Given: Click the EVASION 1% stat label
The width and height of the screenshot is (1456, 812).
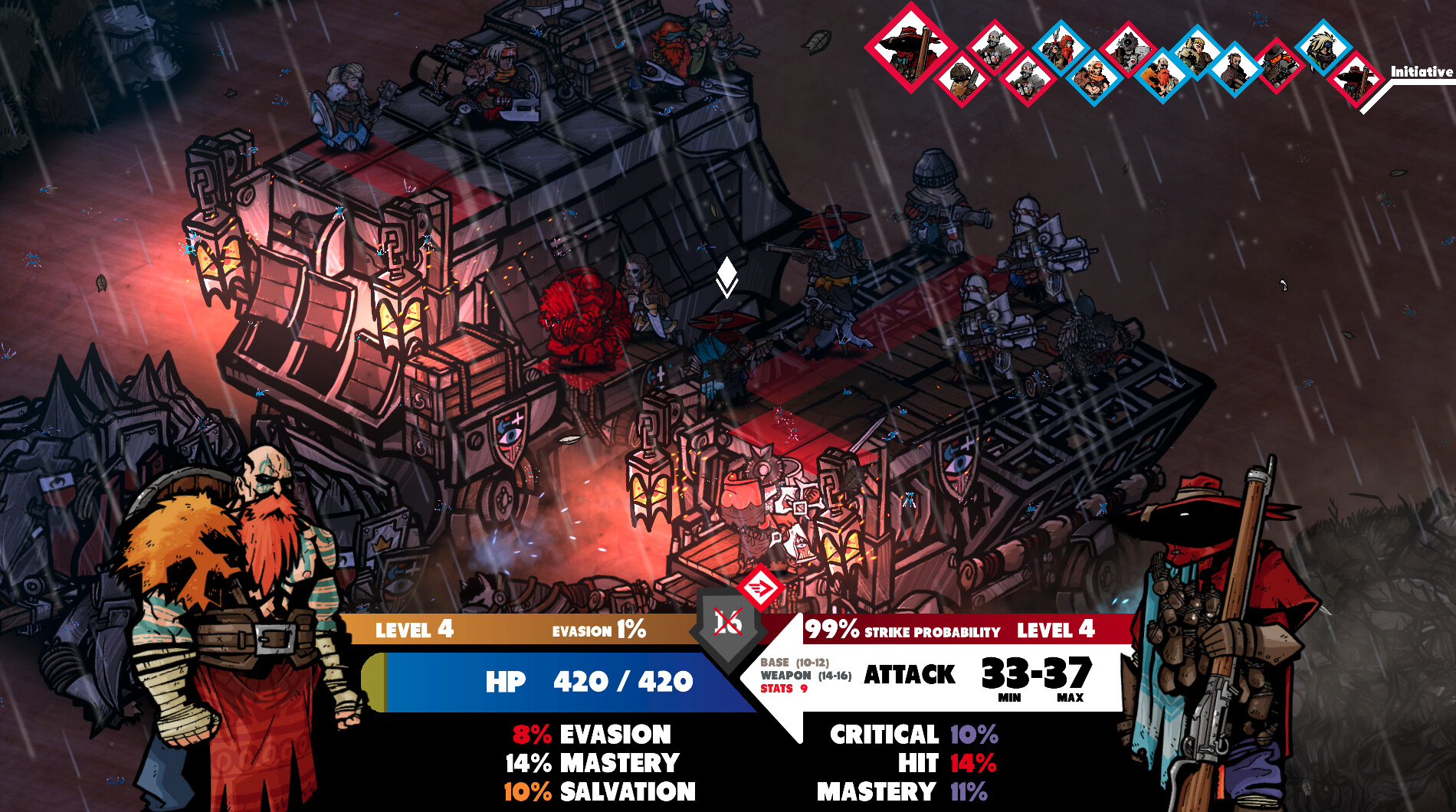Looking at the screenshot, I should pyautogui.click(x=600, y=631).
